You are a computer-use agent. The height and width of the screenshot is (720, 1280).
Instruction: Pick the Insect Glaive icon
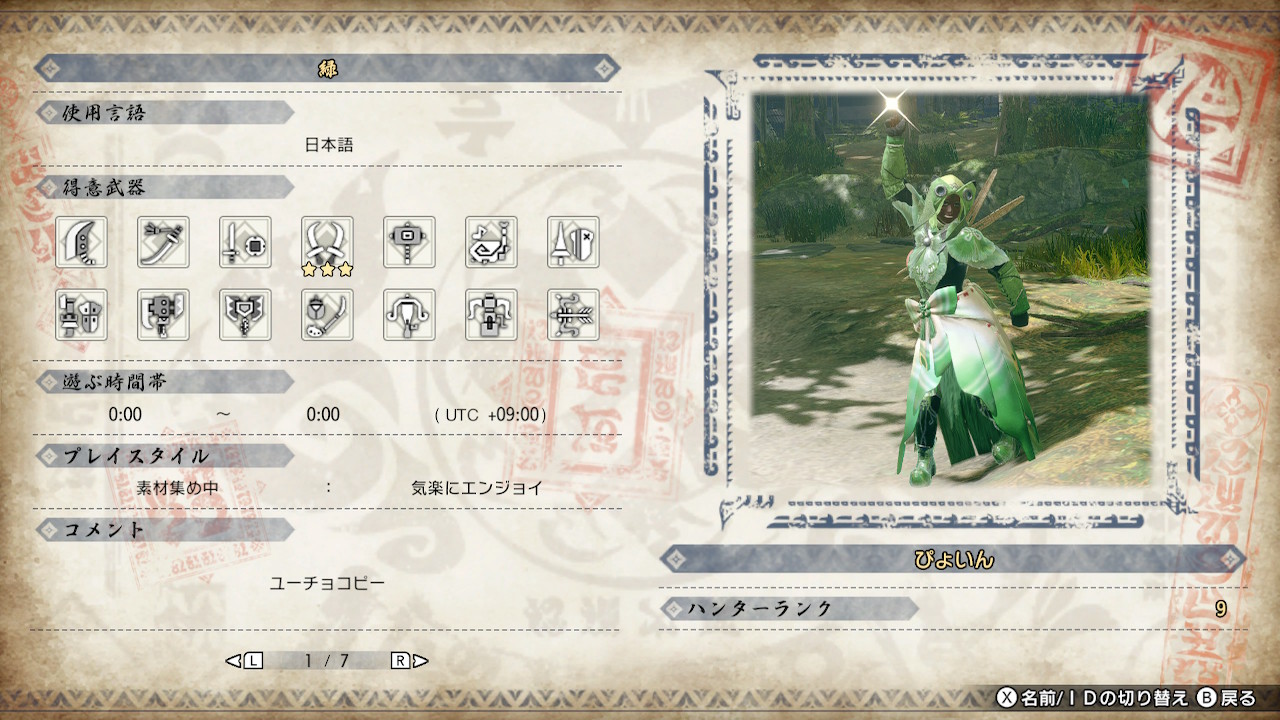pyautogui.click(x=328, y=315)
